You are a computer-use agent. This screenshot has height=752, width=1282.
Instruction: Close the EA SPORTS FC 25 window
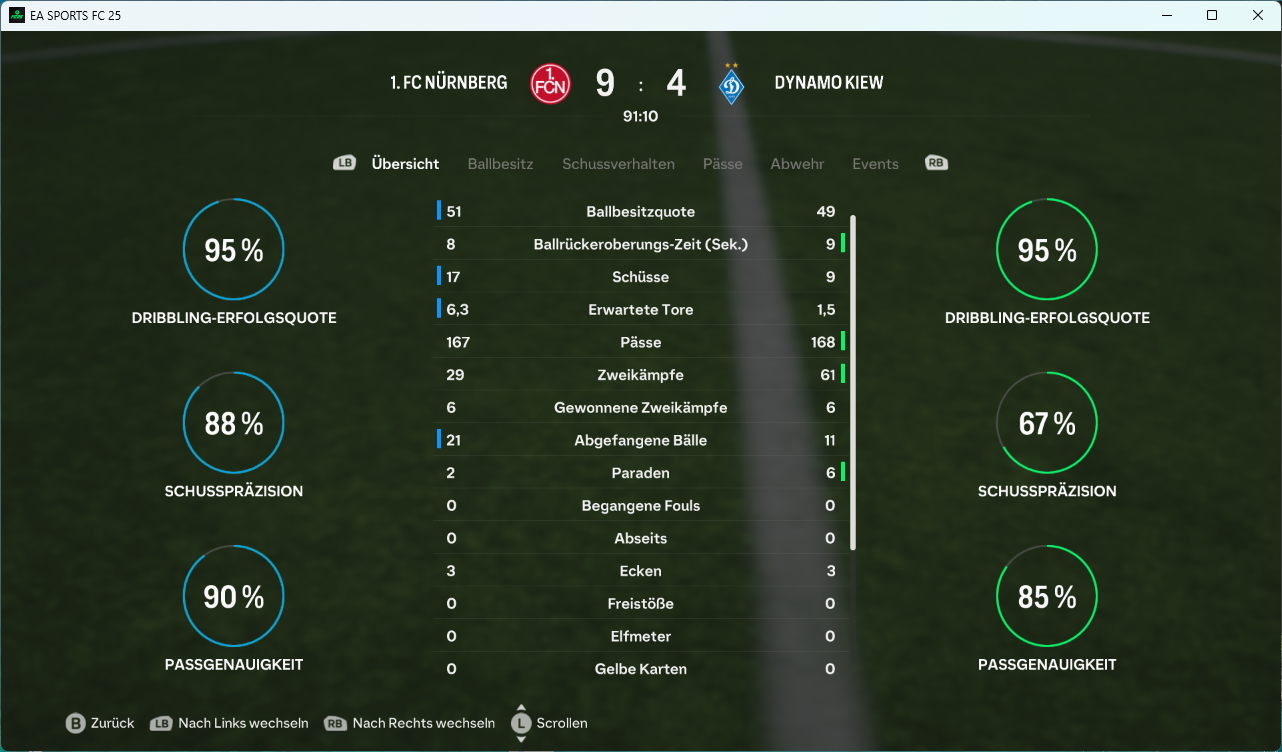point(1258,15)
